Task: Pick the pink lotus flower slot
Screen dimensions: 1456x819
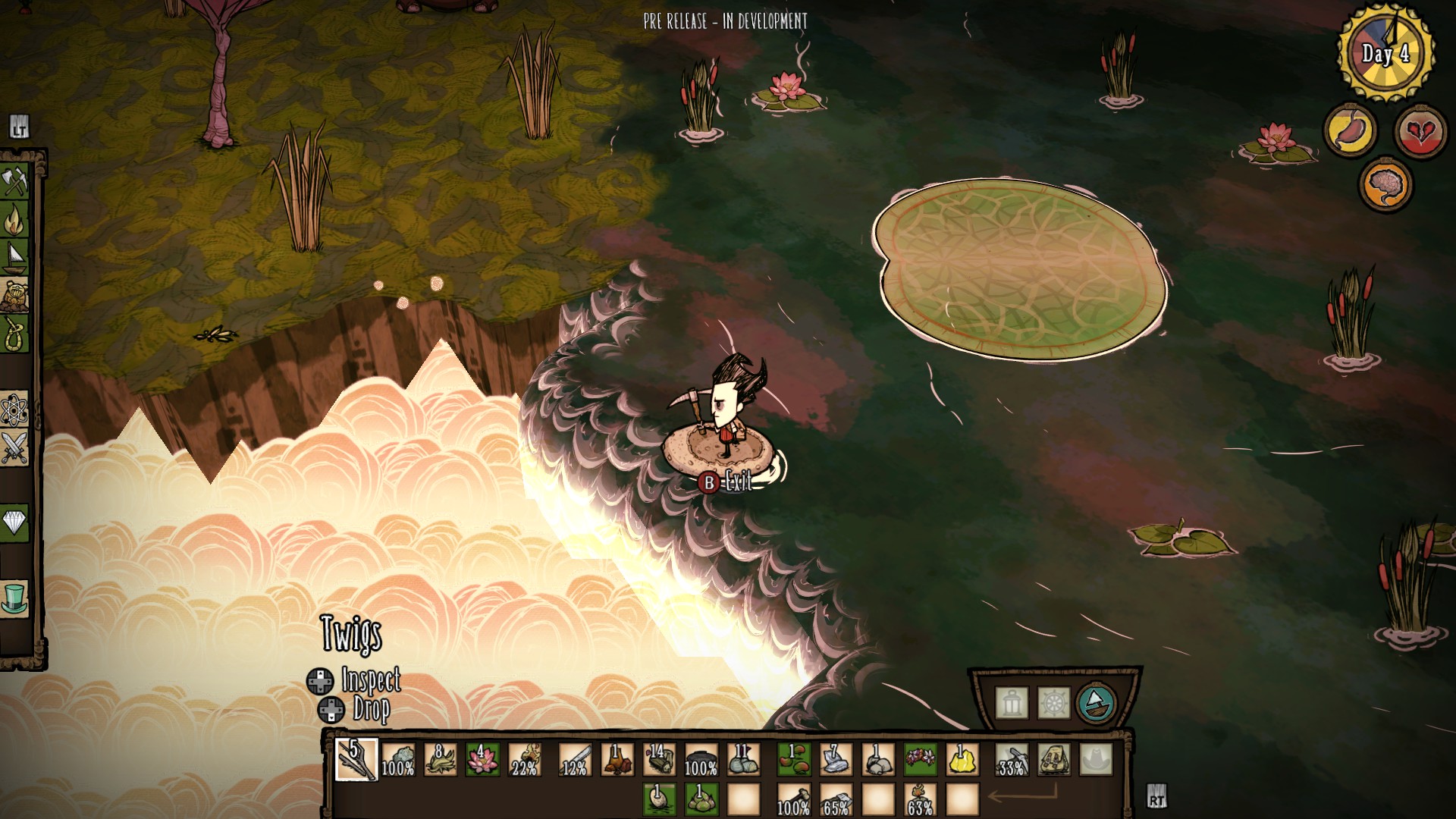Action: tap(482, 758)
